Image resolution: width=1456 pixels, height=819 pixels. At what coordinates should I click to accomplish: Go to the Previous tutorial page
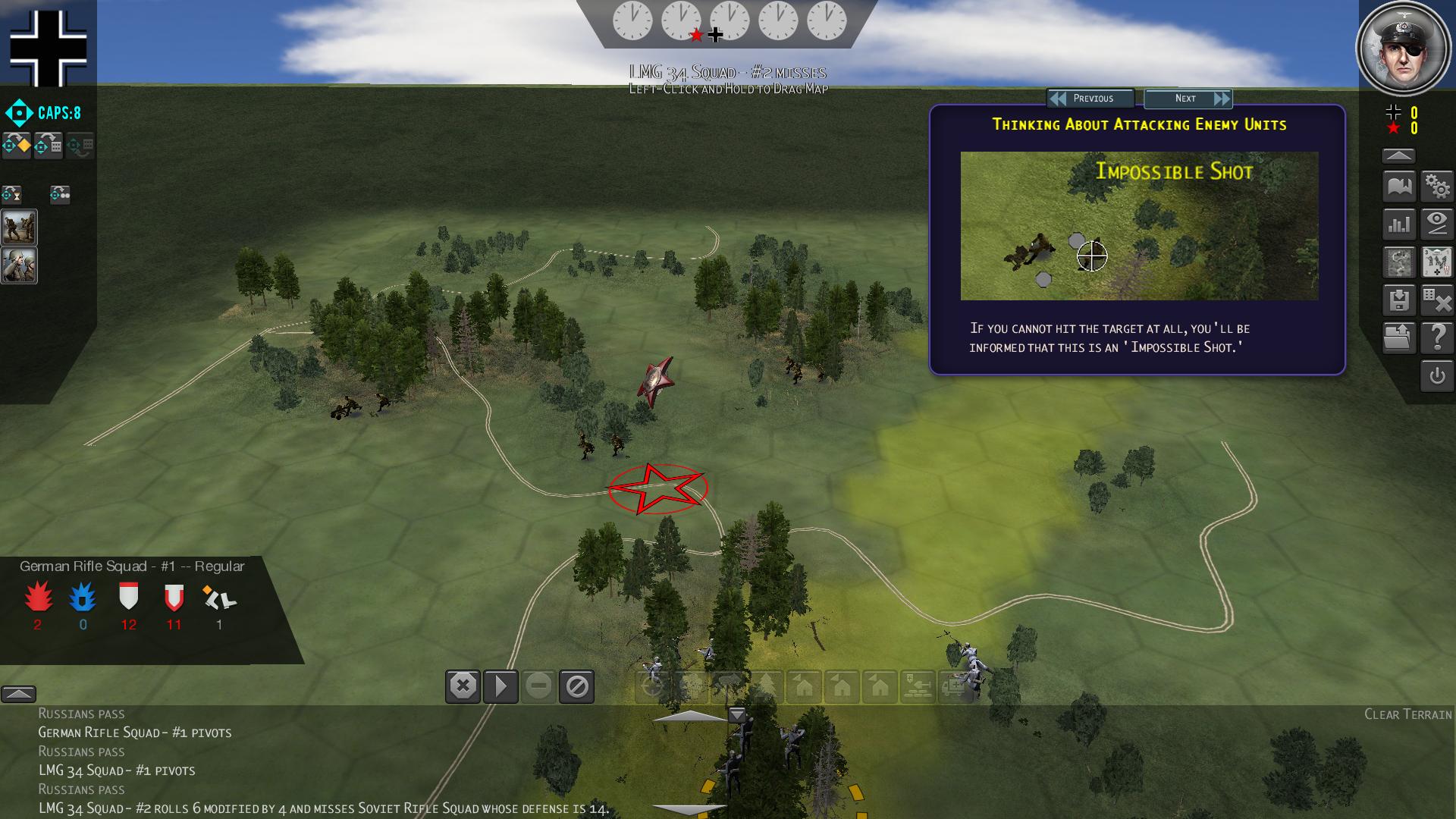pos(1090,99)
